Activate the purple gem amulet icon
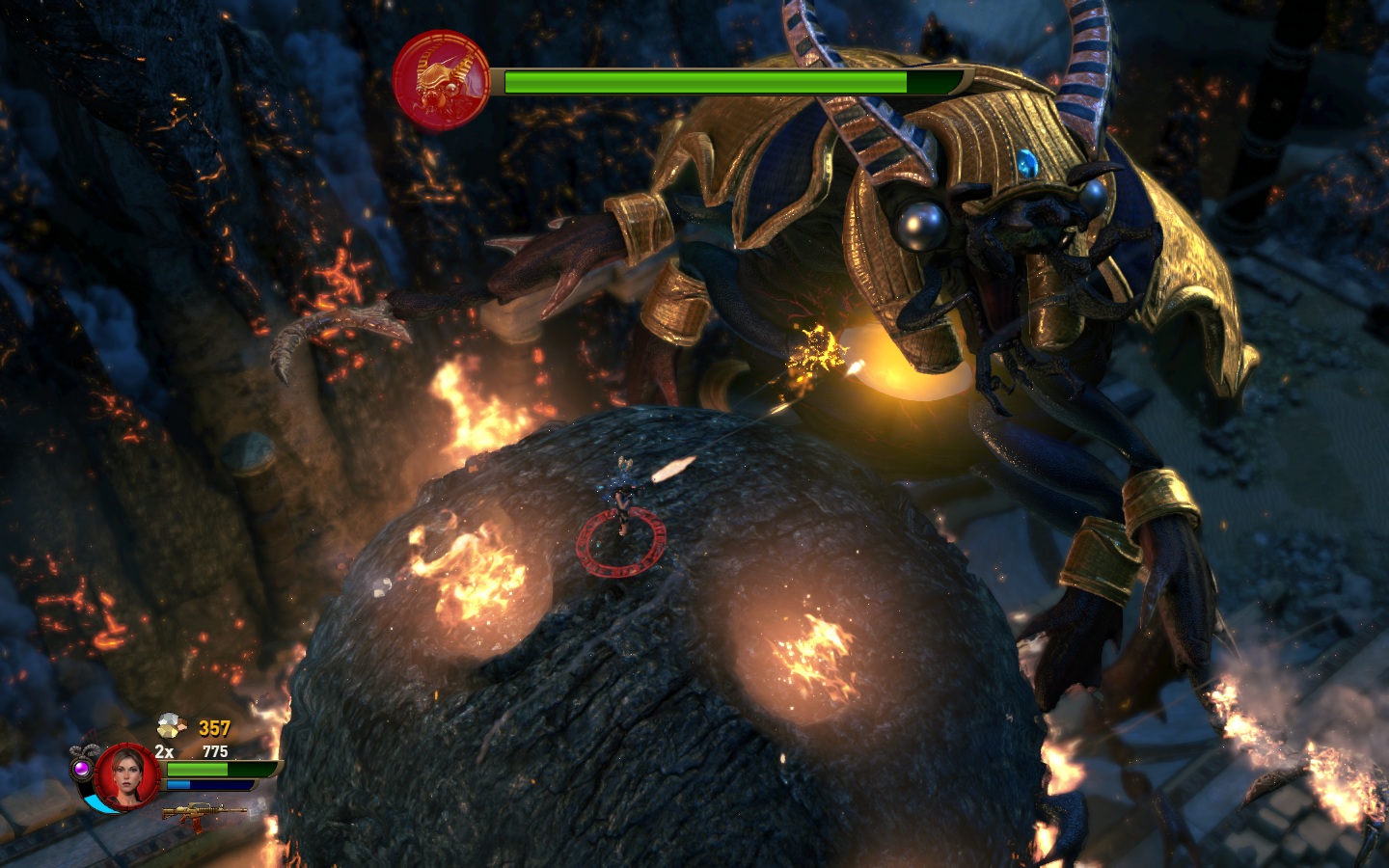1389x868 pixels. [x=82, y=768]
